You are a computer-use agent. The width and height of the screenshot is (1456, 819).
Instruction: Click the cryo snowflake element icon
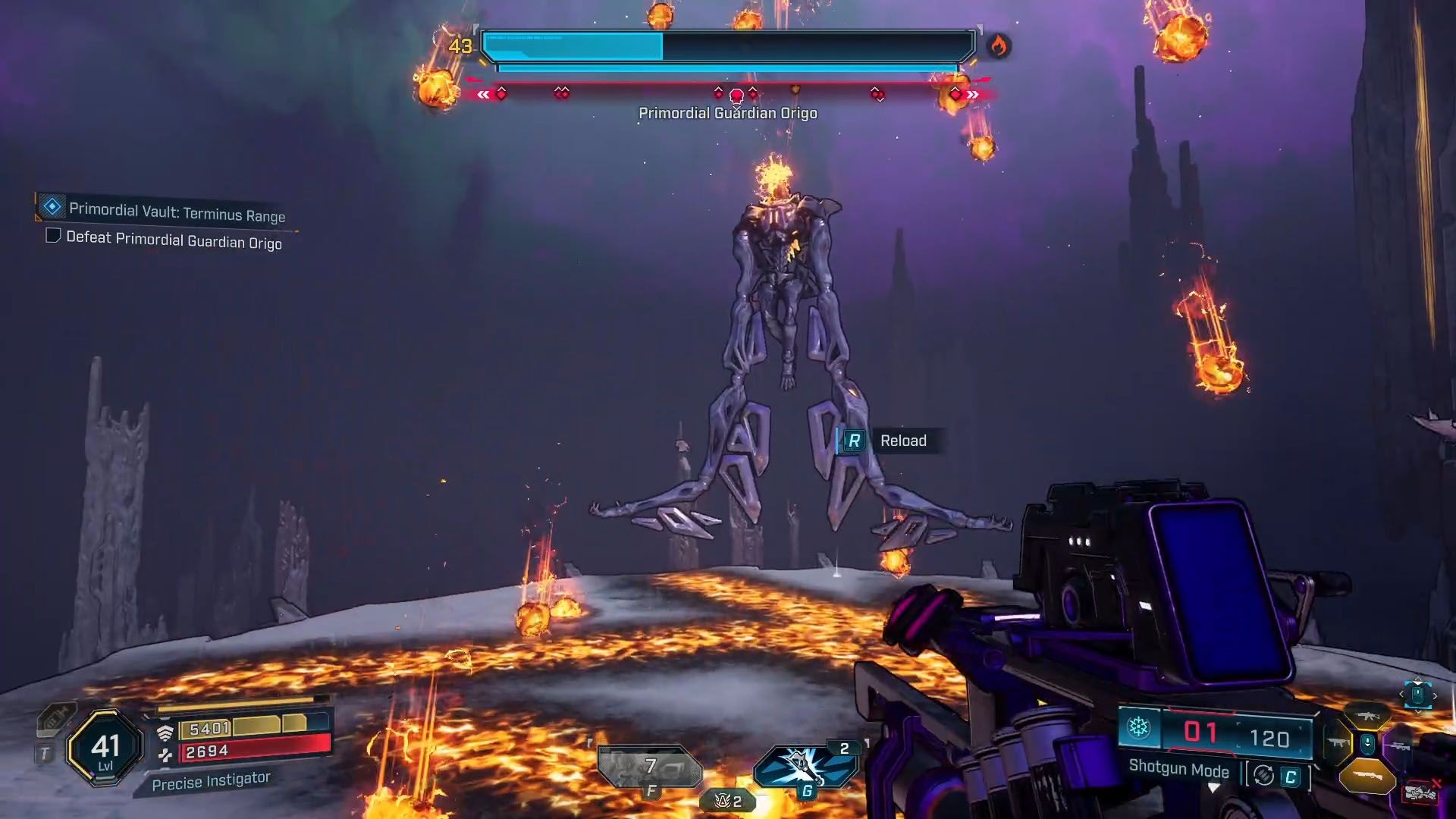point(1138,729)
